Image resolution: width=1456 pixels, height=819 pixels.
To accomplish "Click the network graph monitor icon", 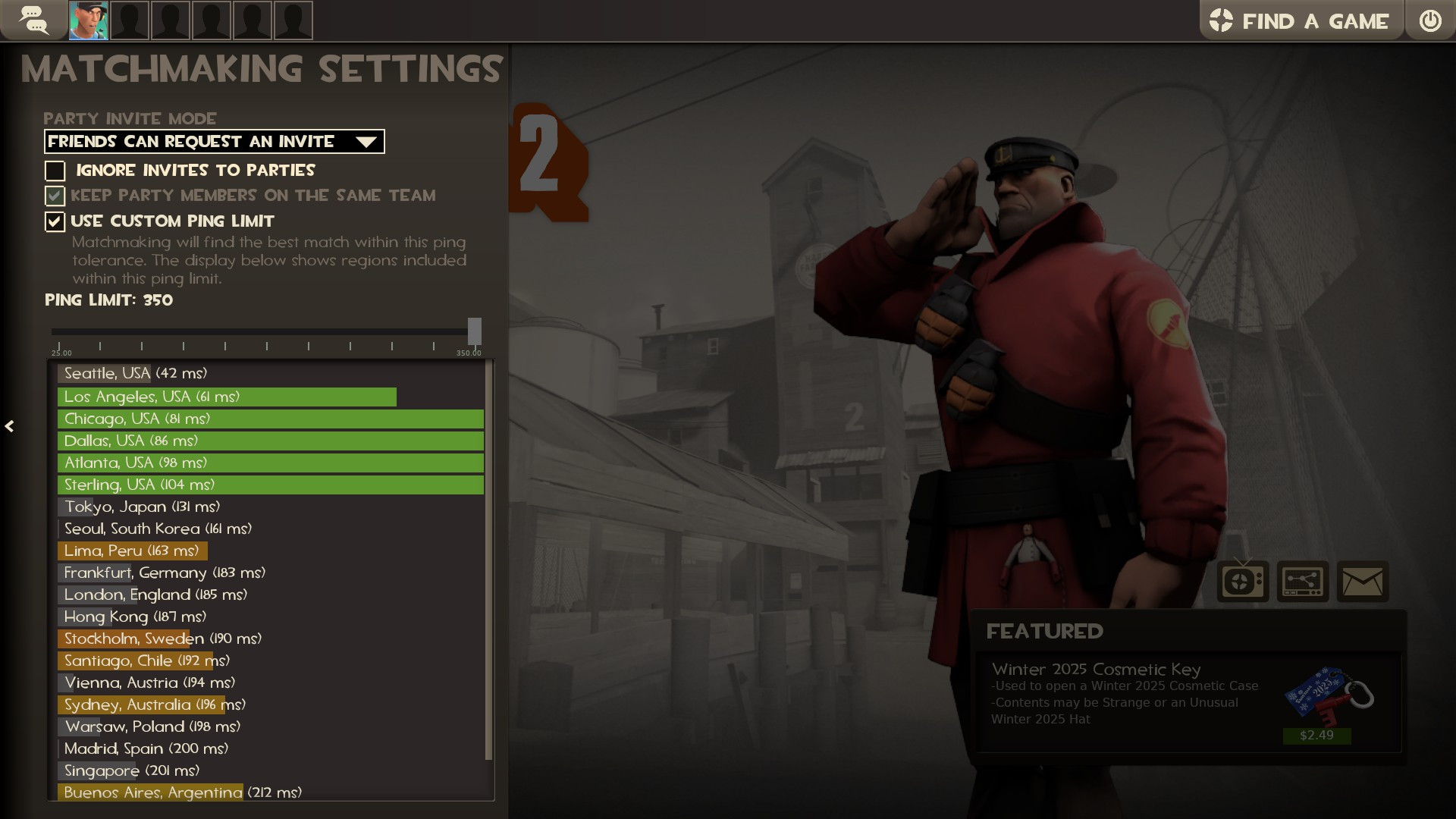I will coord(1304,582).
